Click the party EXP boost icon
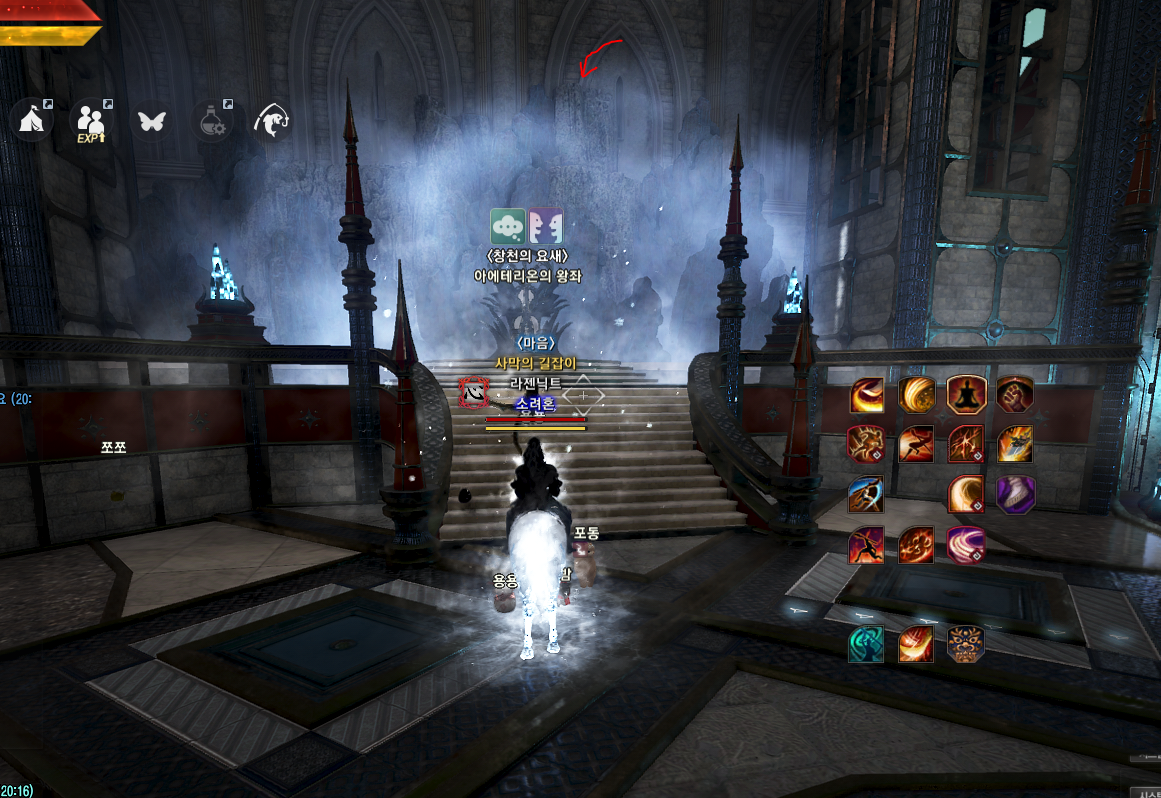The image size is (1161, 798). click(91, 121)
